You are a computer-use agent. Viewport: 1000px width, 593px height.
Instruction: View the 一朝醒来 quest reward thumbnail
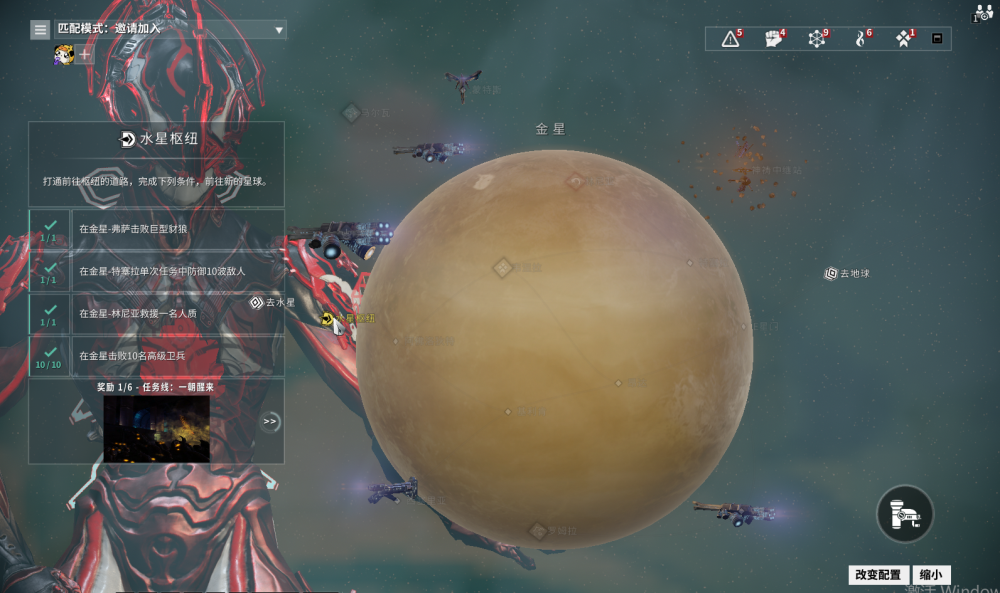pos(156,428)
